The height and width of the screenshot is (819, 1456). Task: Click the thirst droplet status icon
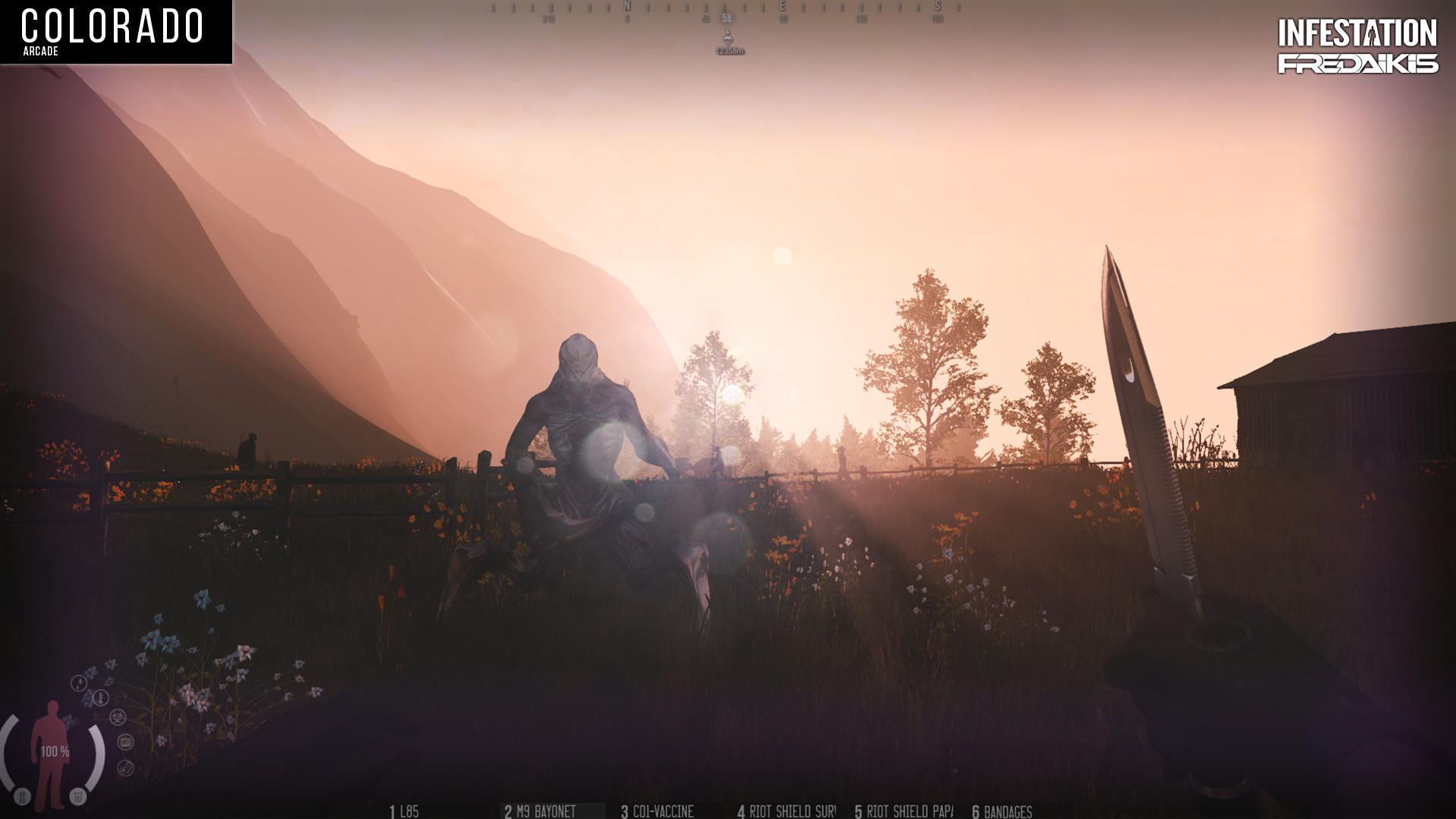tap(79, 682)
